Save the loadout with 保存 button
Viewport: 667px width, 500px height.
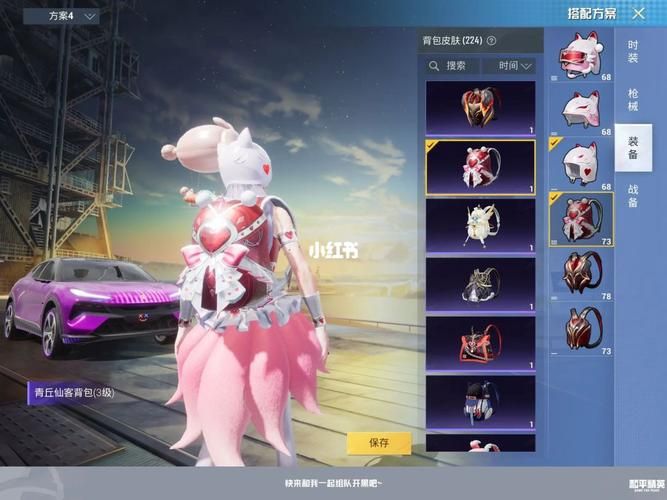pos(379,442)
